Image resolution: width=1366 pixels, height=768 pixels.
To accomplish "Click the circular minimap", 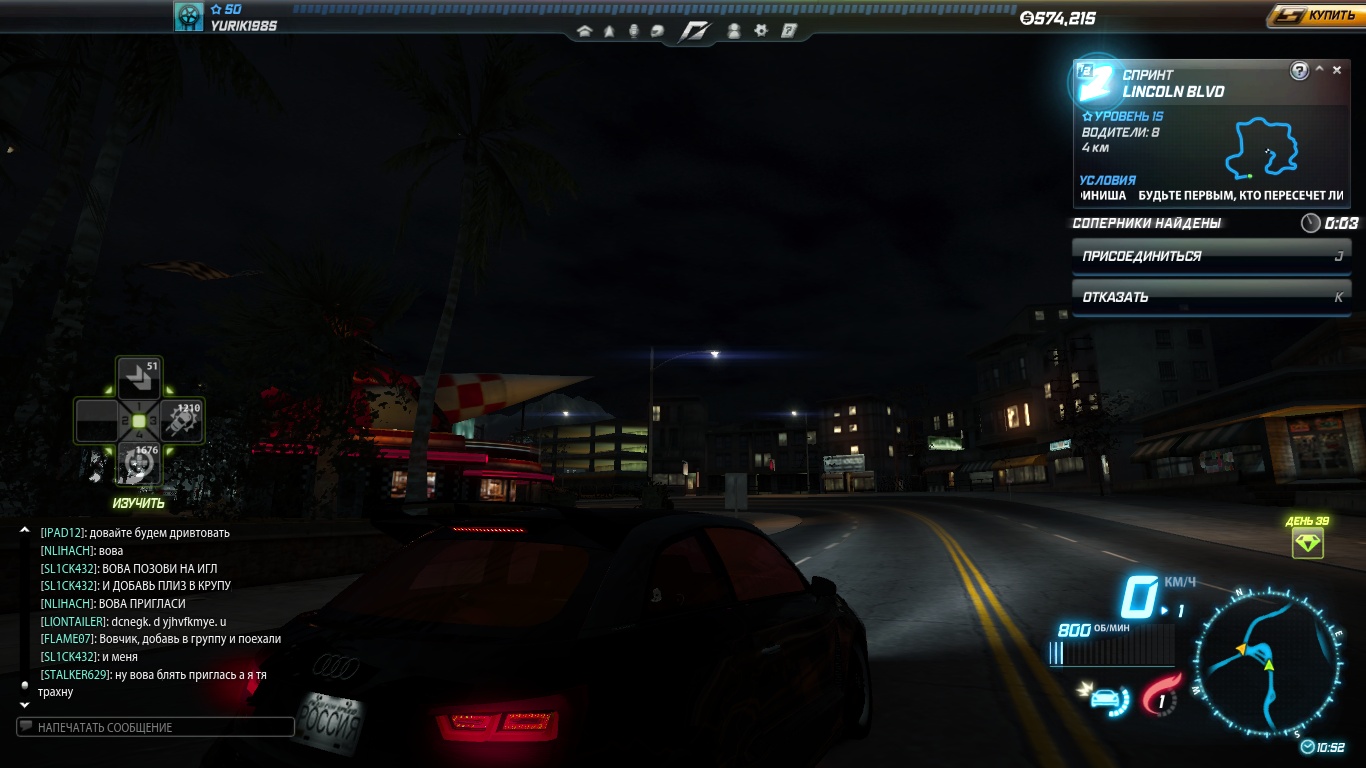I will pyautogui.click(x=1268, y=660).
